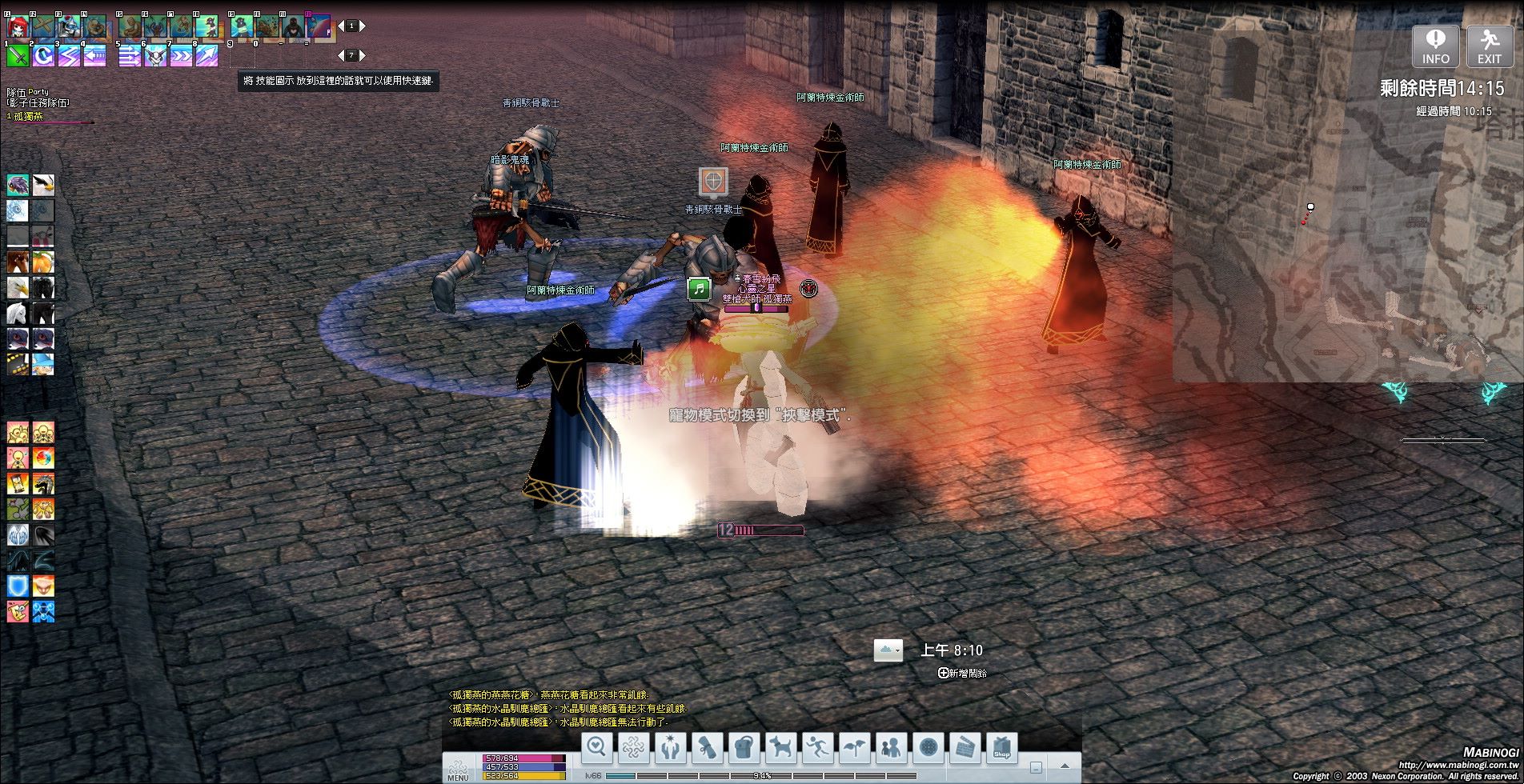Open the friends list two-people icon

click(891, 747)
